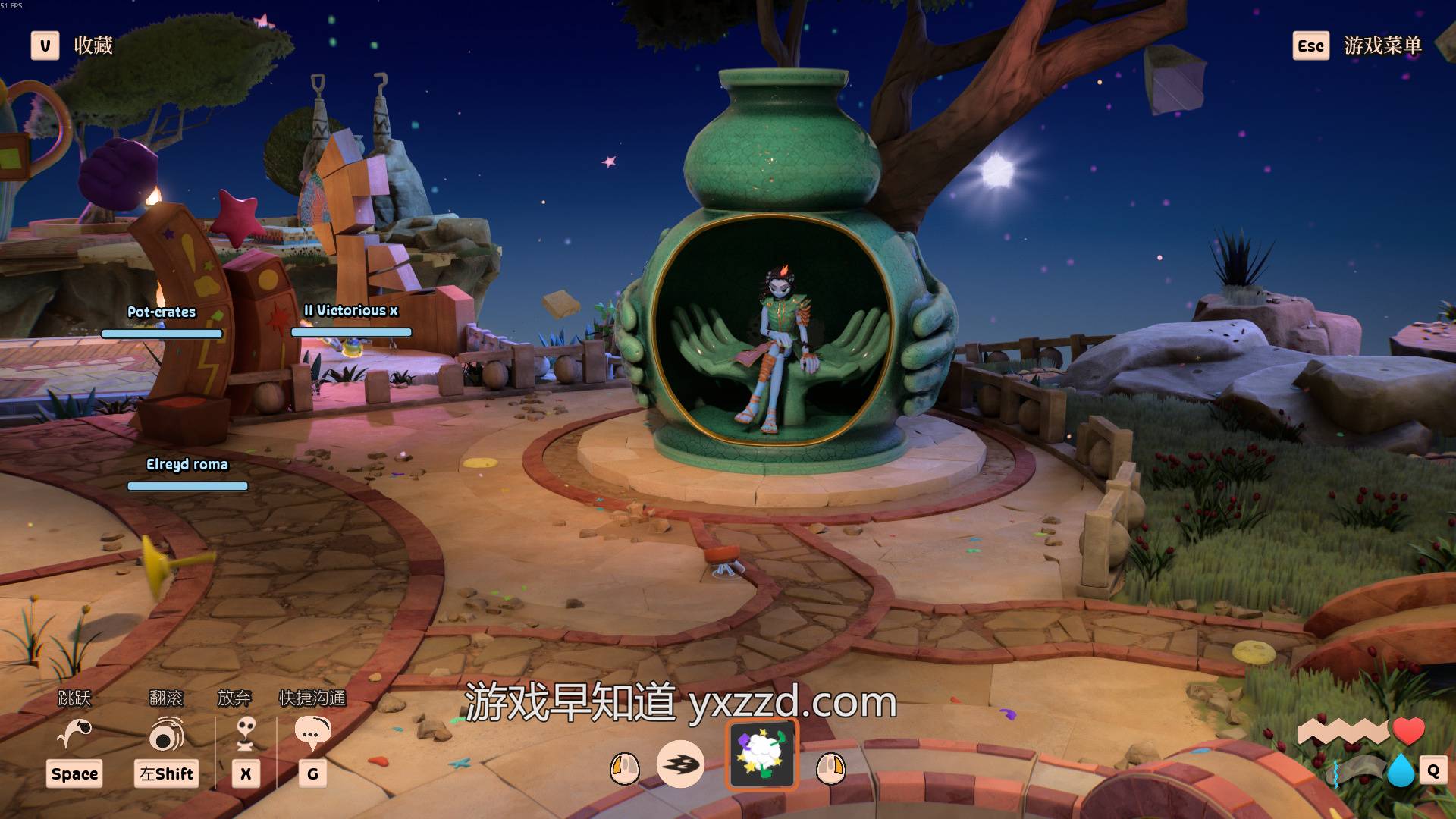This screenshot has height=819, width=1456.
Task: Choose the highlighted confetti cloud ability slot
Action: click(x=762, y=755)
